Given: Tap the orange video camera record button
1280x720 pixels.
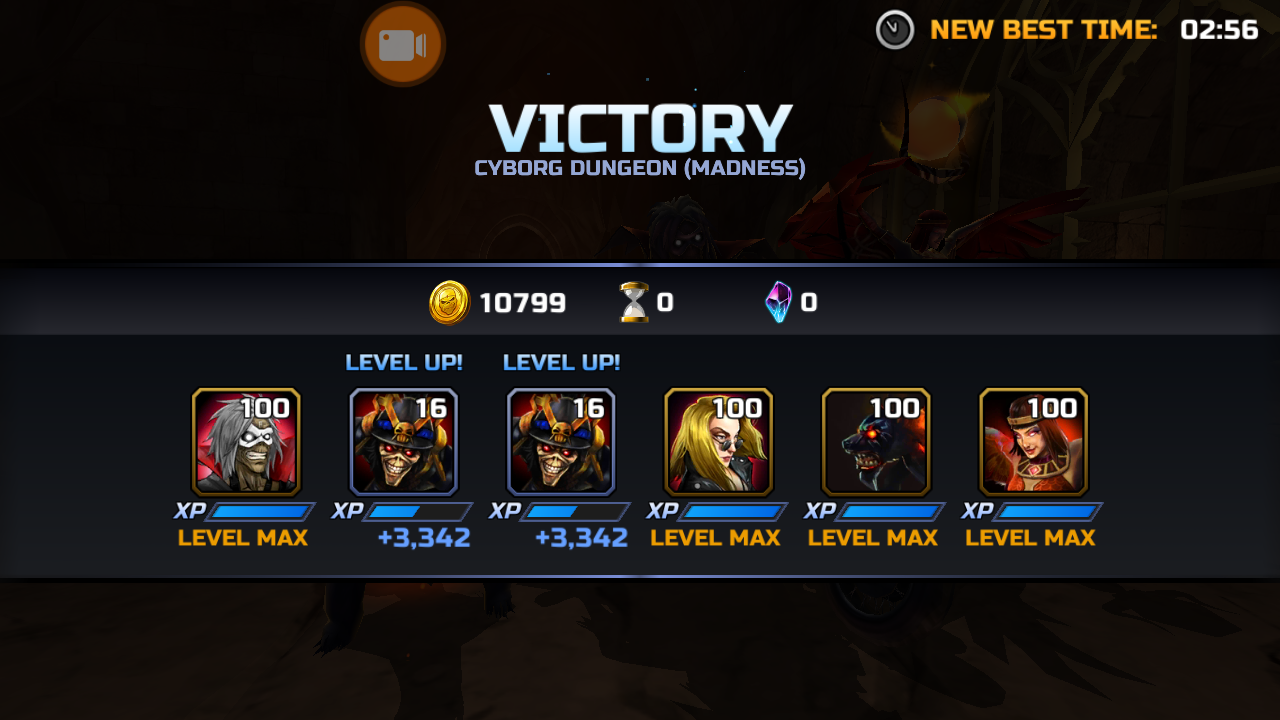Looking at the screenshot, I should point(402,45).
